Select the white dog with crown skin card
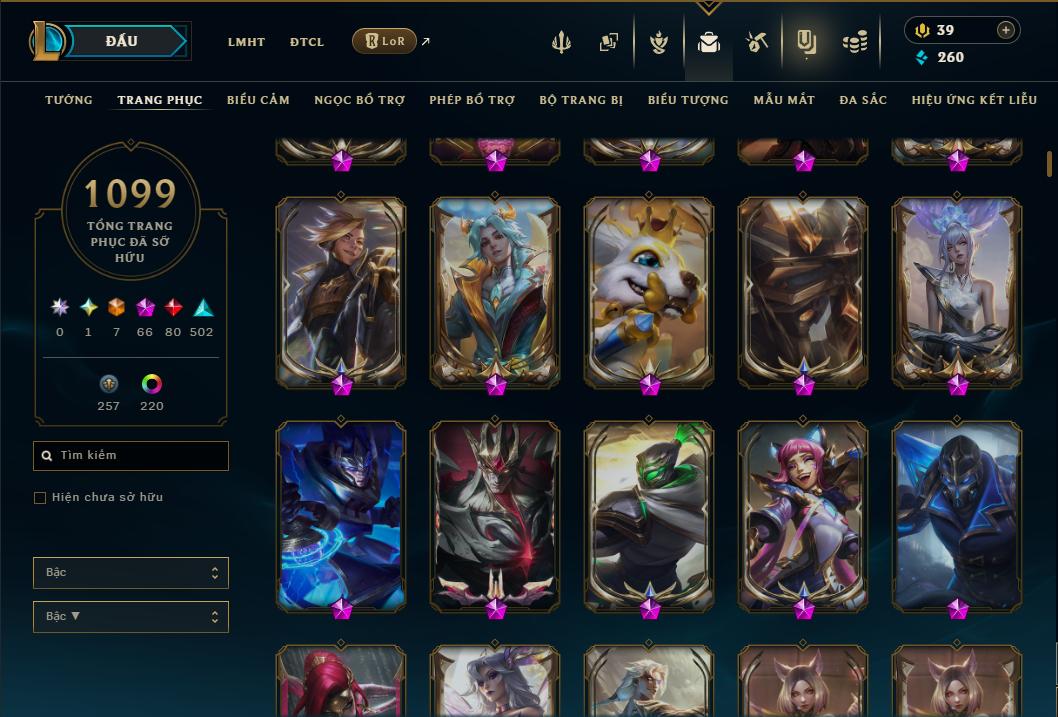 pyautogui.click(x=649, y=290)
